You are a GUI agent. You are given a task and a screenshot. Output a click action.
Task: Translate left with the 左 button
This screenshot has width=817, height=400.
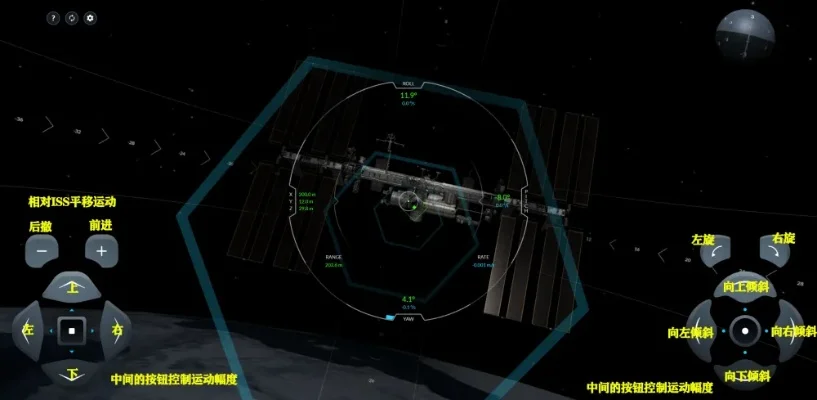pyautogui.click(x=30, y=329)
